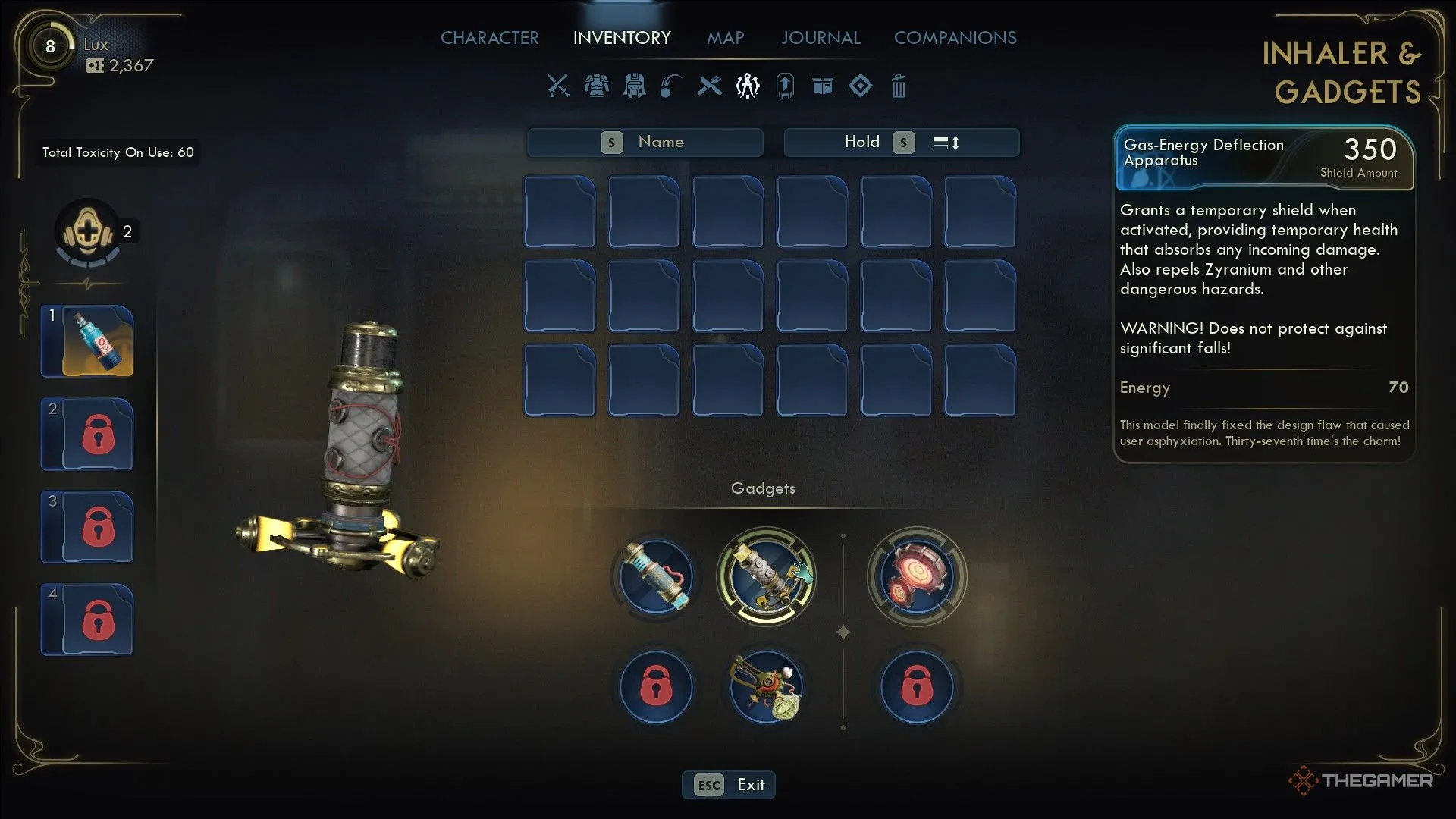This screenshot has width=1456, height=819.
Task: Select the grenade gadget in bottom row
Action: [x=767, y=687]
